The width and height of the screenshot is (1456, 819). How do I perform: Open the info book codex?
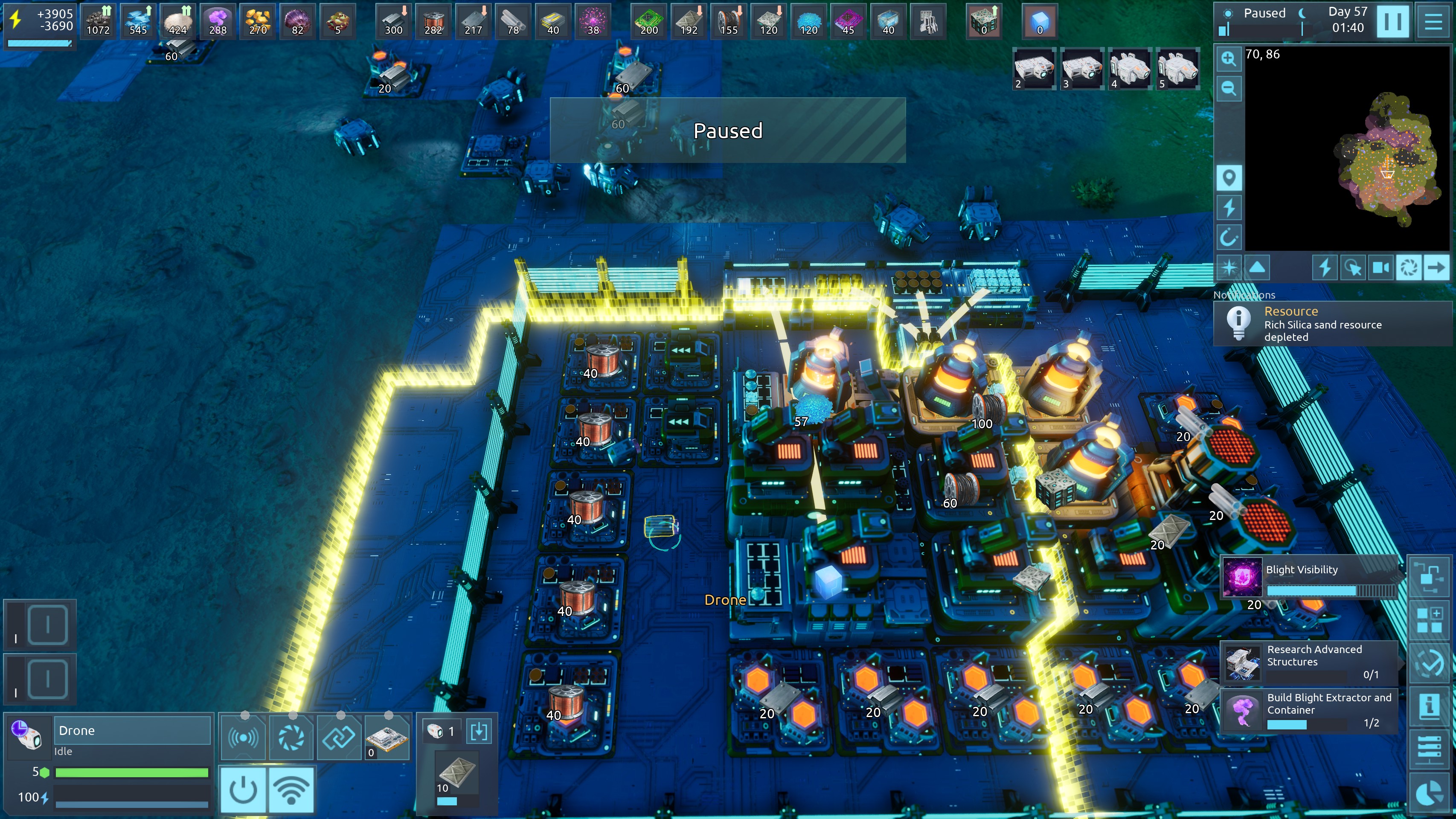[x=1428, y=706]
